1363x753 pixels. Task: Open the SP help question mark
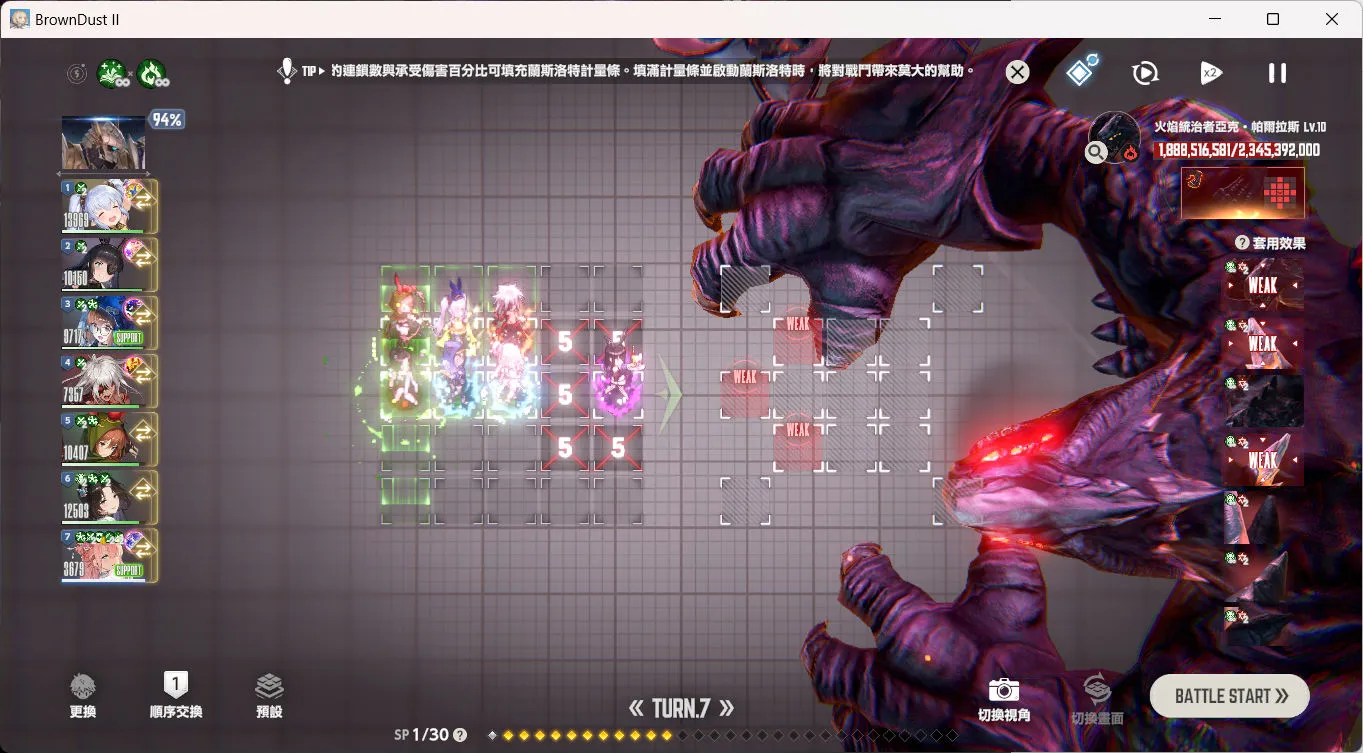(460, 735)
